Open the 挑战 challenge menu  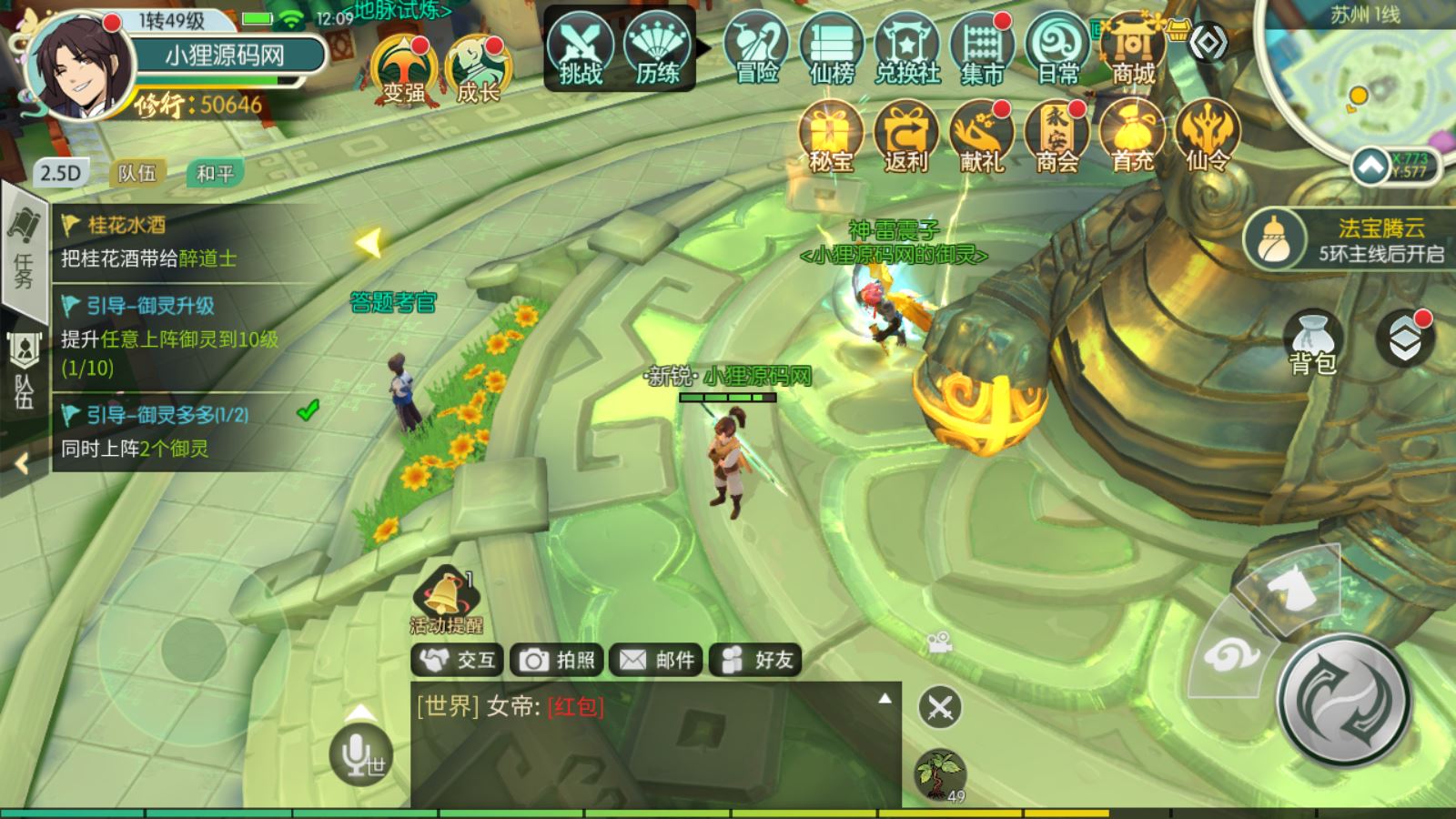[580, 51]
